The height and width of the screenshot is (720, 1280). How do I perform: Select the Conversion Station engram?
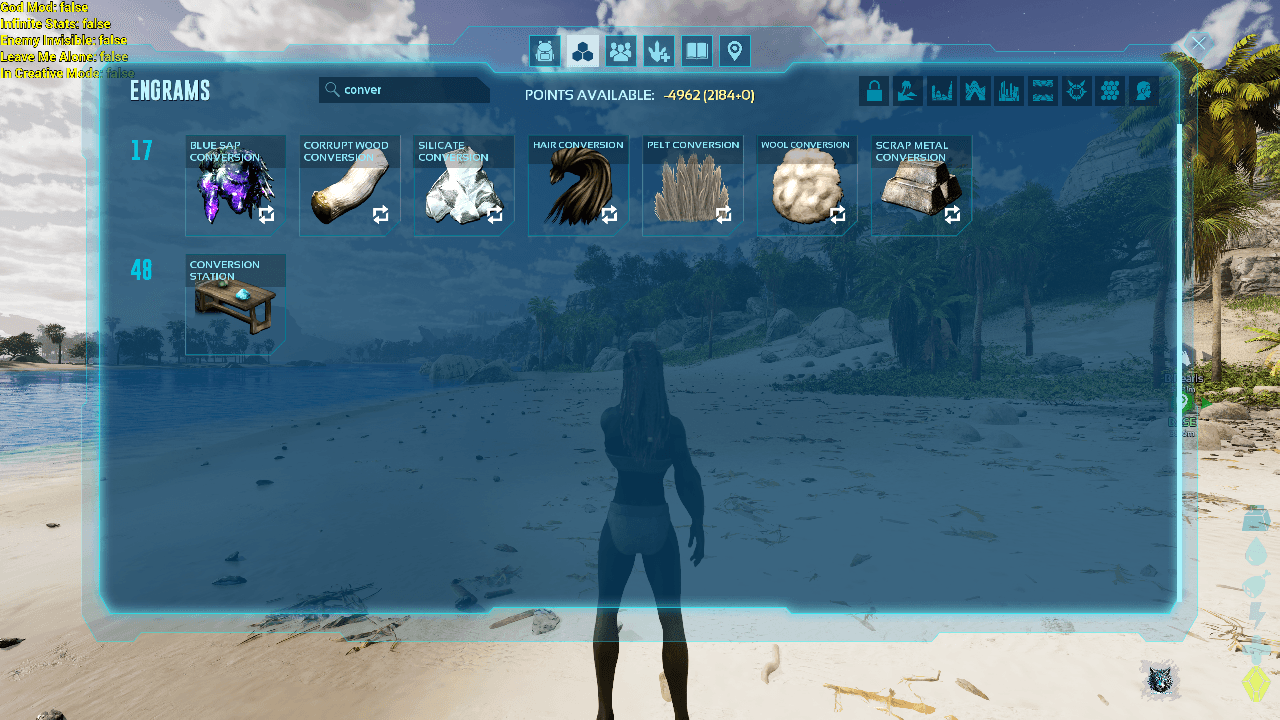235,305
